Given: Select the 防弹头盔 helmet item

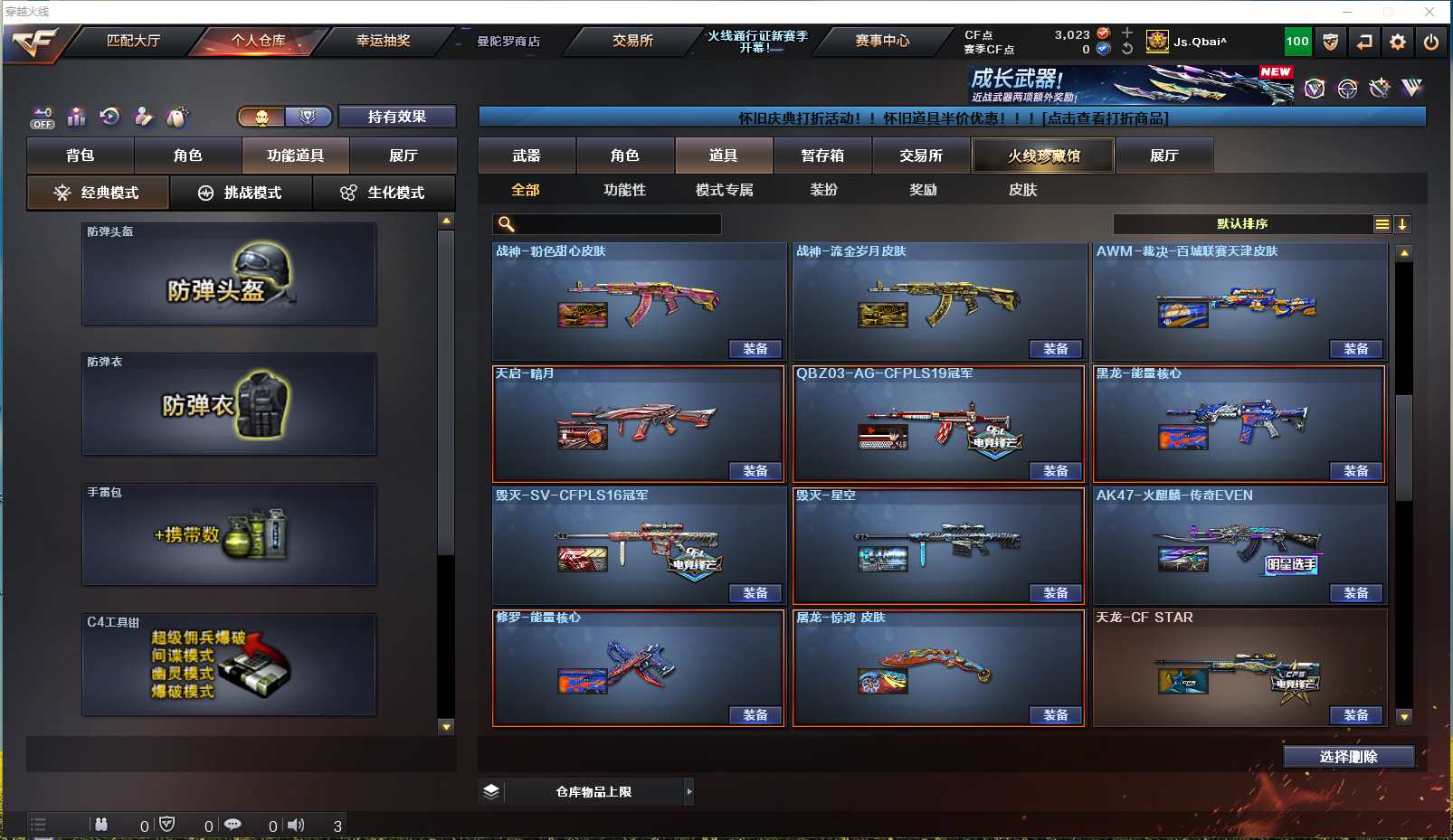Looking at the screenshot, I should [229, 274].
